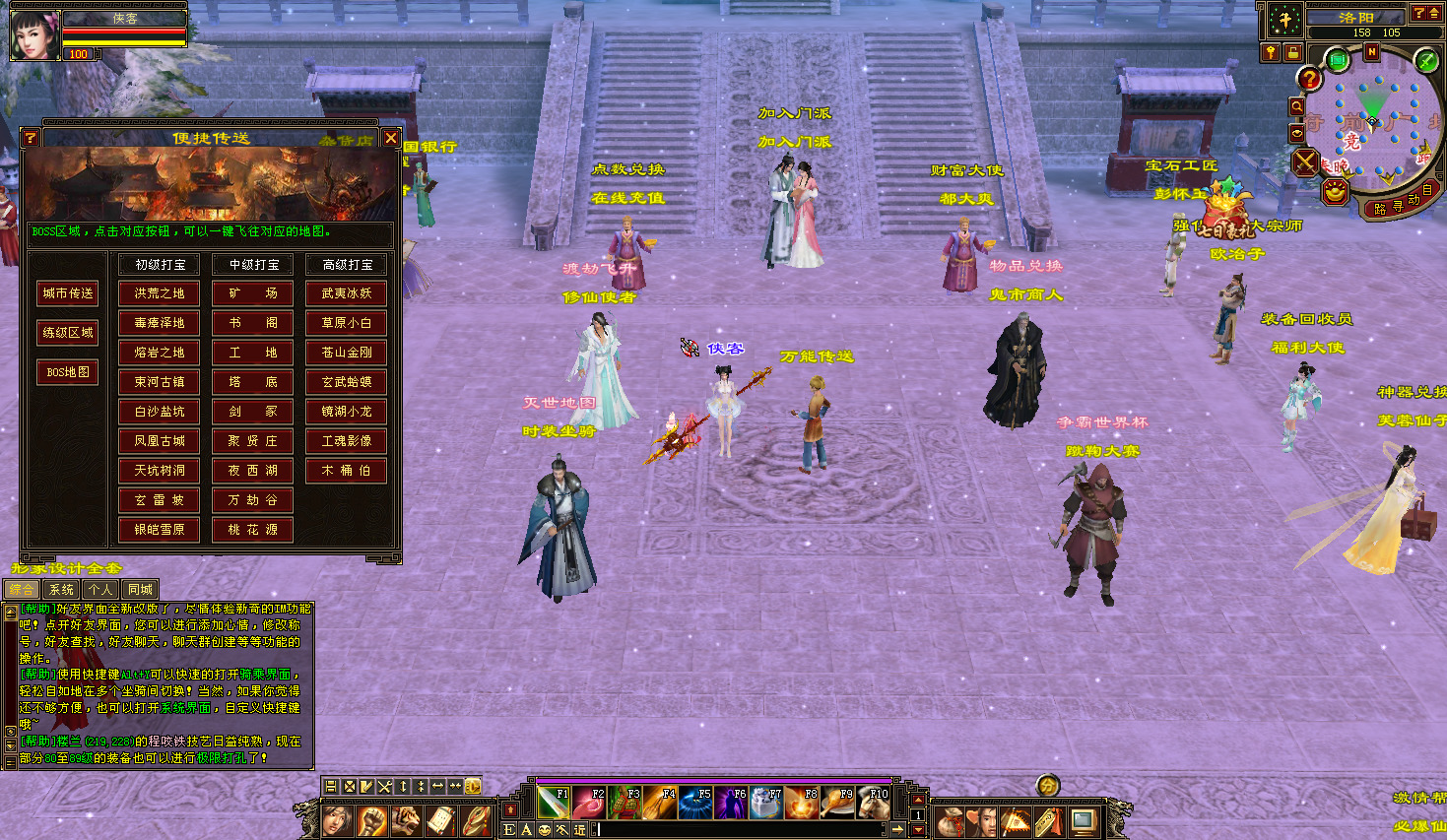Pick the 镜湖小龙 boss button
The height and width of the screenshot is (840, 1447).
click(348, 412)
